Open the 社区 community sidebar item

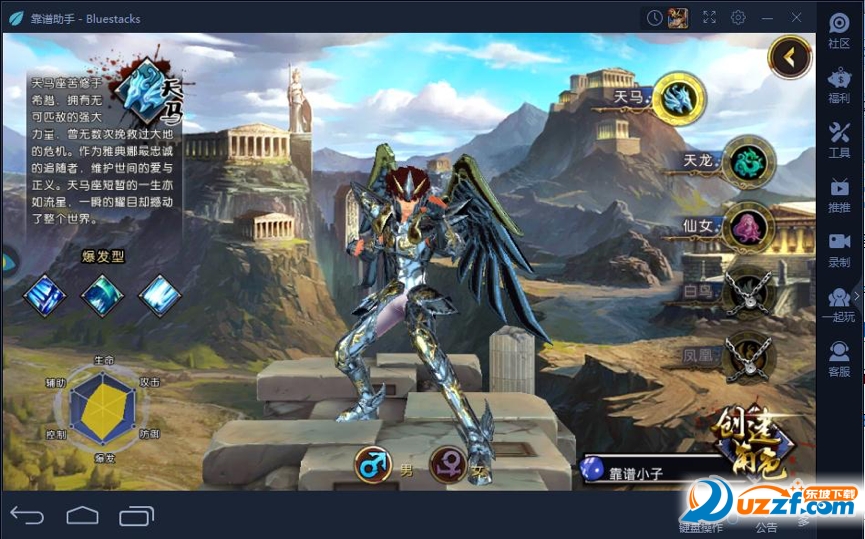839,30
